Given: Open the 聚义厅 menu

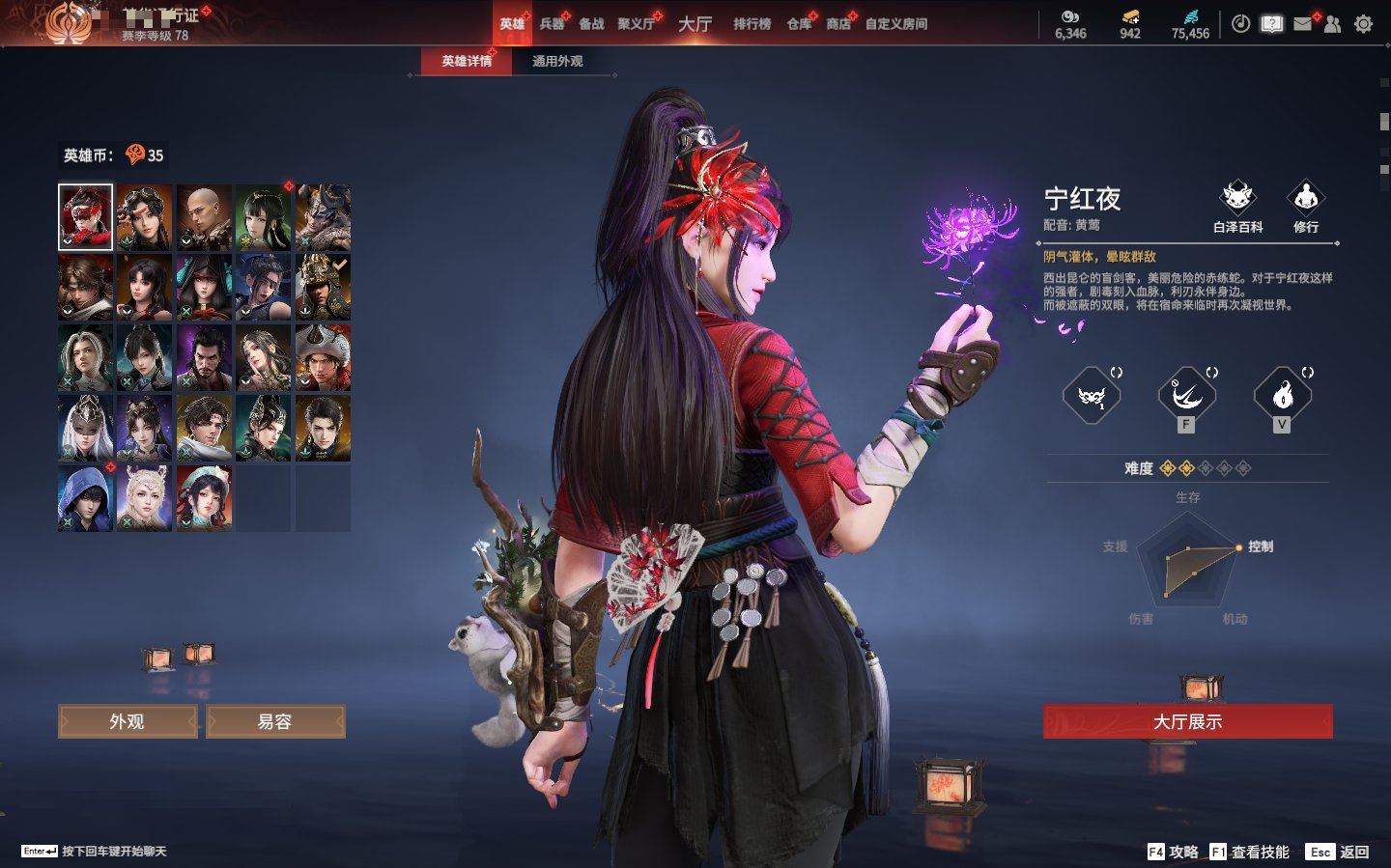Looking at the screenshot, I should click(x=637, y=23).
